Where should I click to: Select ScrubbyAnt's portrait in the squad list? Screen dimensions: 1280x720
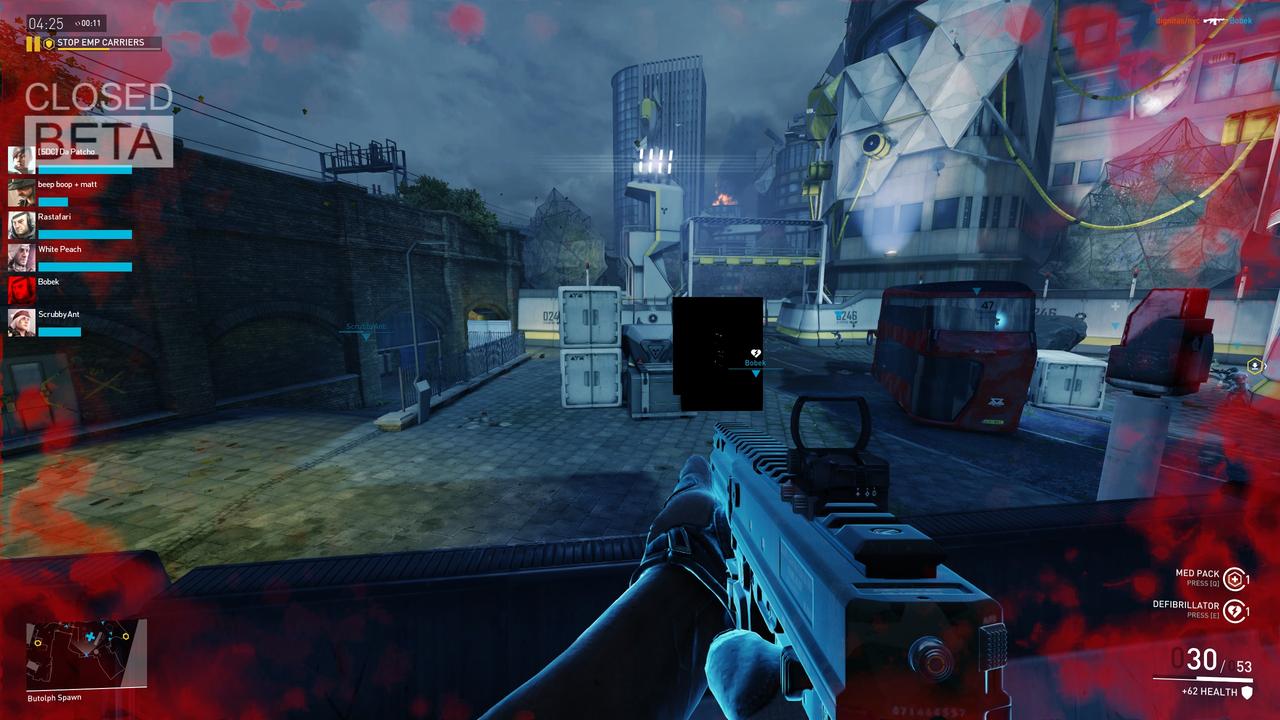tap(22, 322)
